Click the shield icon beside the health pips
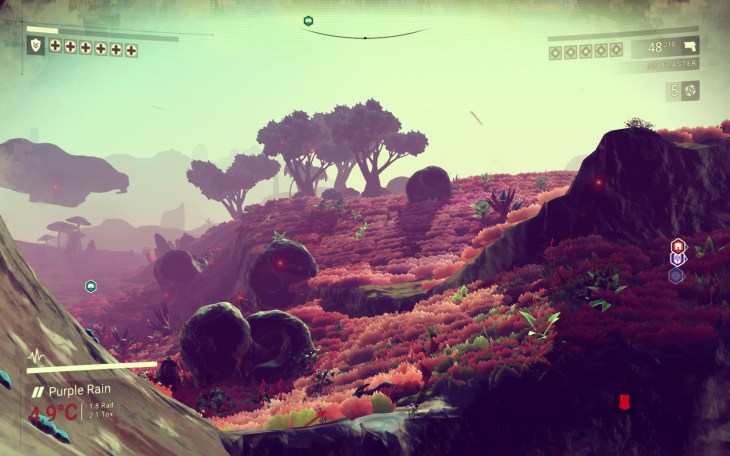Screen dimensions: 730x456 coord(35,45)
